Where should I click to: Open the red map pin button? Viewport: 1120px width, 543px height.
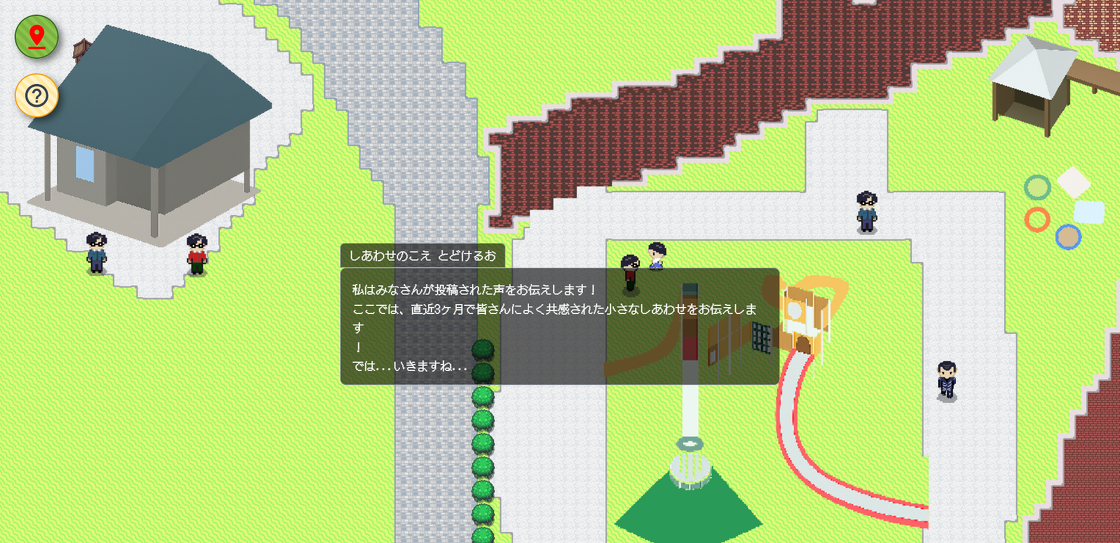point(37,38)
